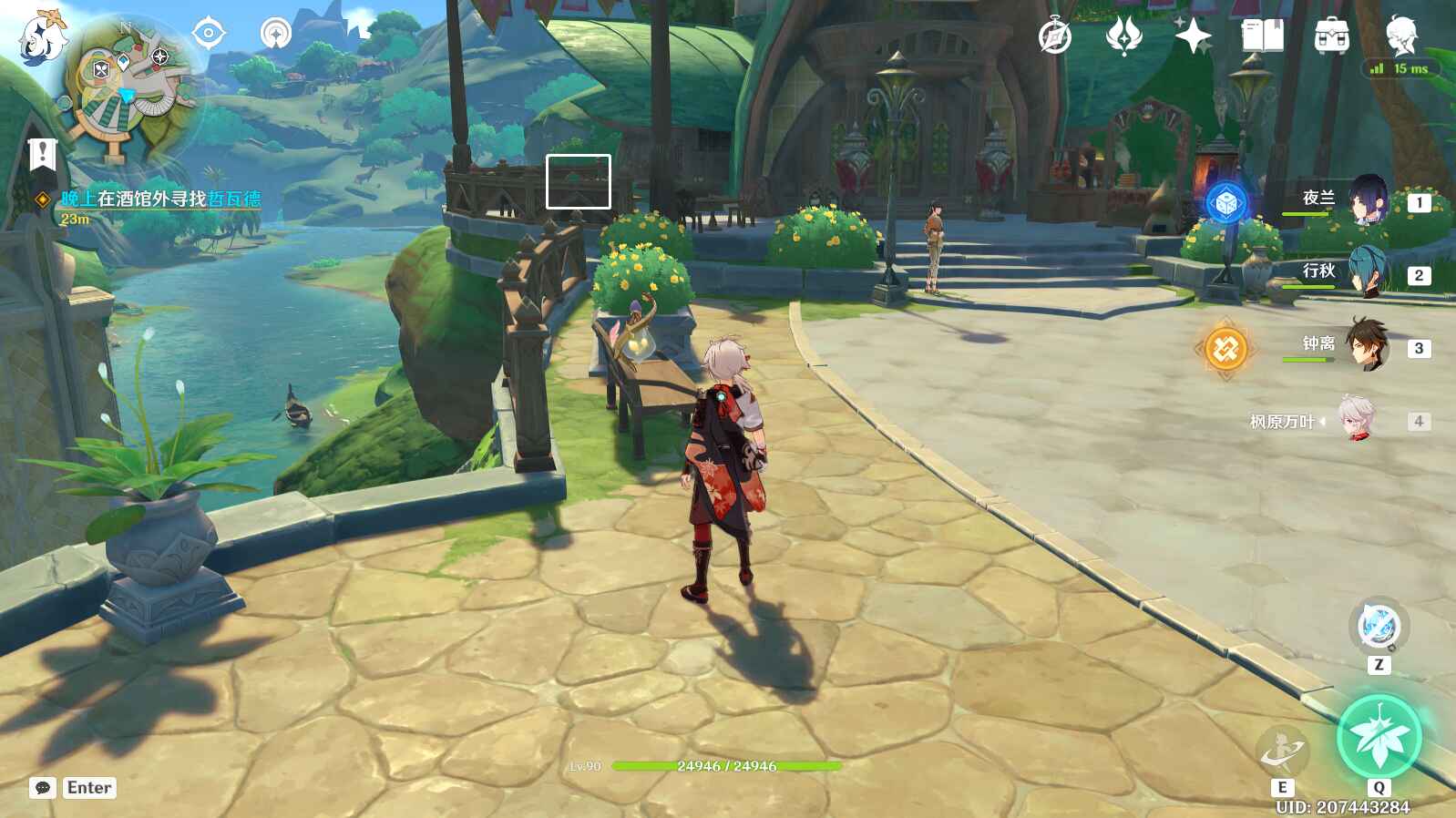Open the compass events icon

(x=1055, y=37)
